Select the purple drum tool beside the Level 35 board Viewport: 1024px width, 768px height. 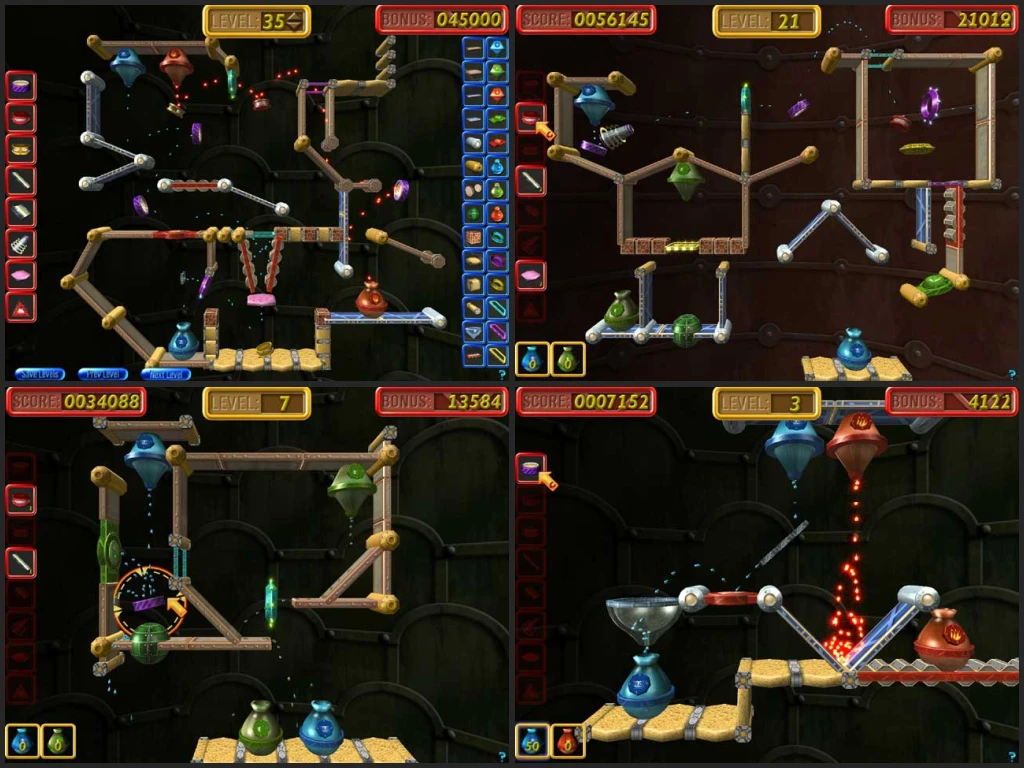pos(21,86)
